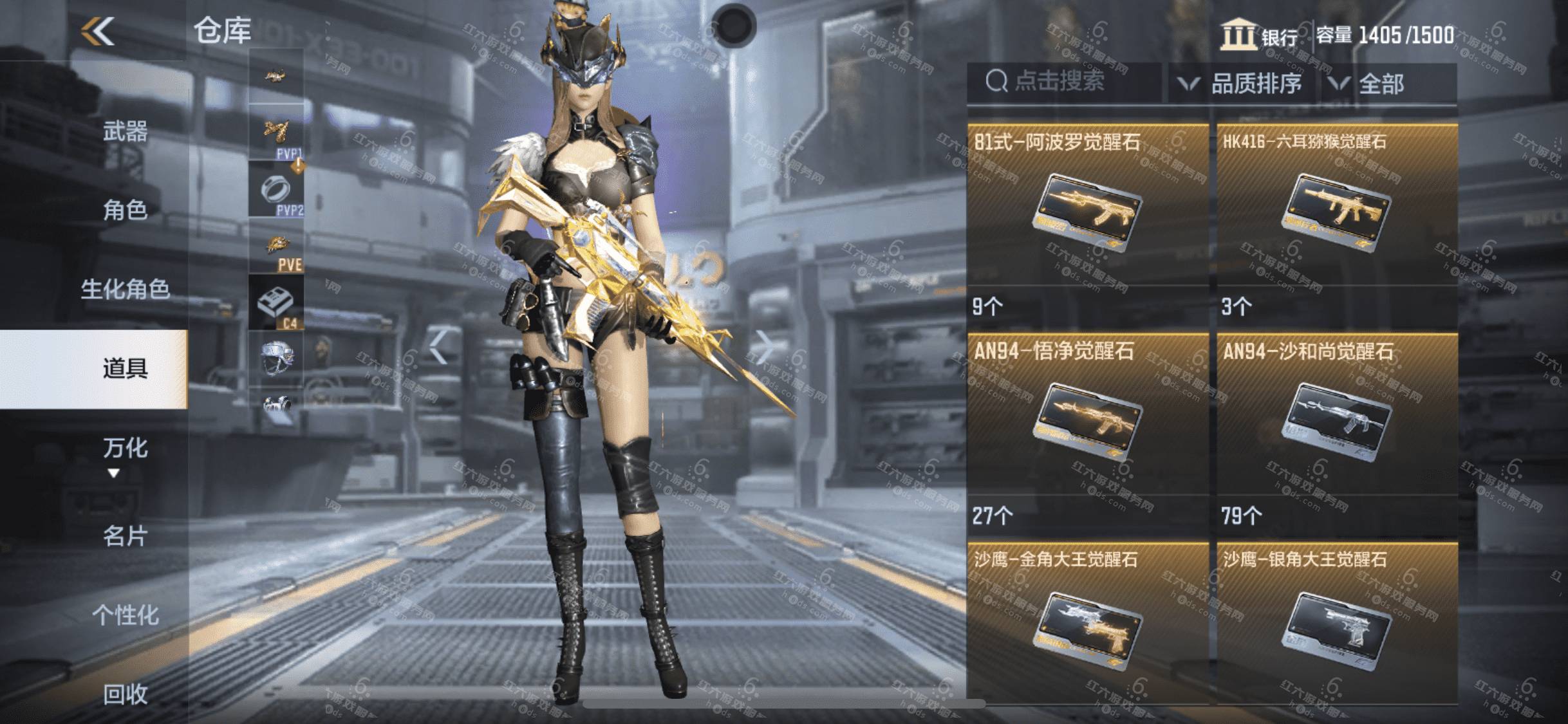
Task: Switch to the 武器 category tab
Action: tap(125, 132)
